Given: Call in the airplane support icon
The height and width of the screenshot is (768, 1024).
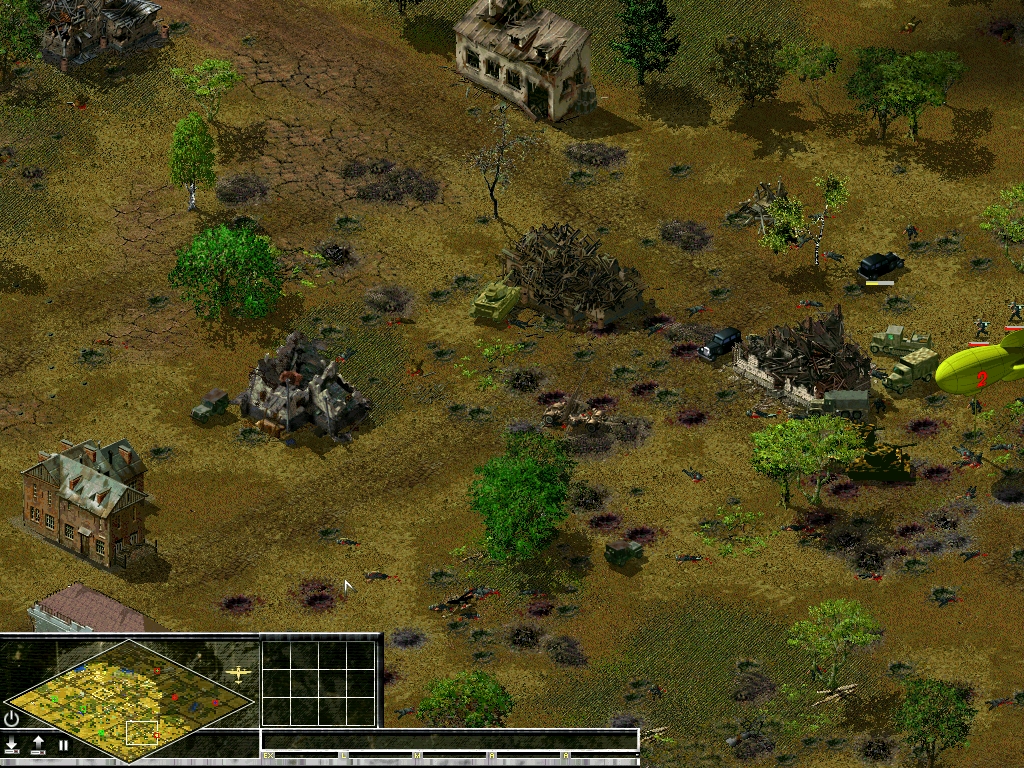Looking at the screenshot, I should click(x=239, y=674).
